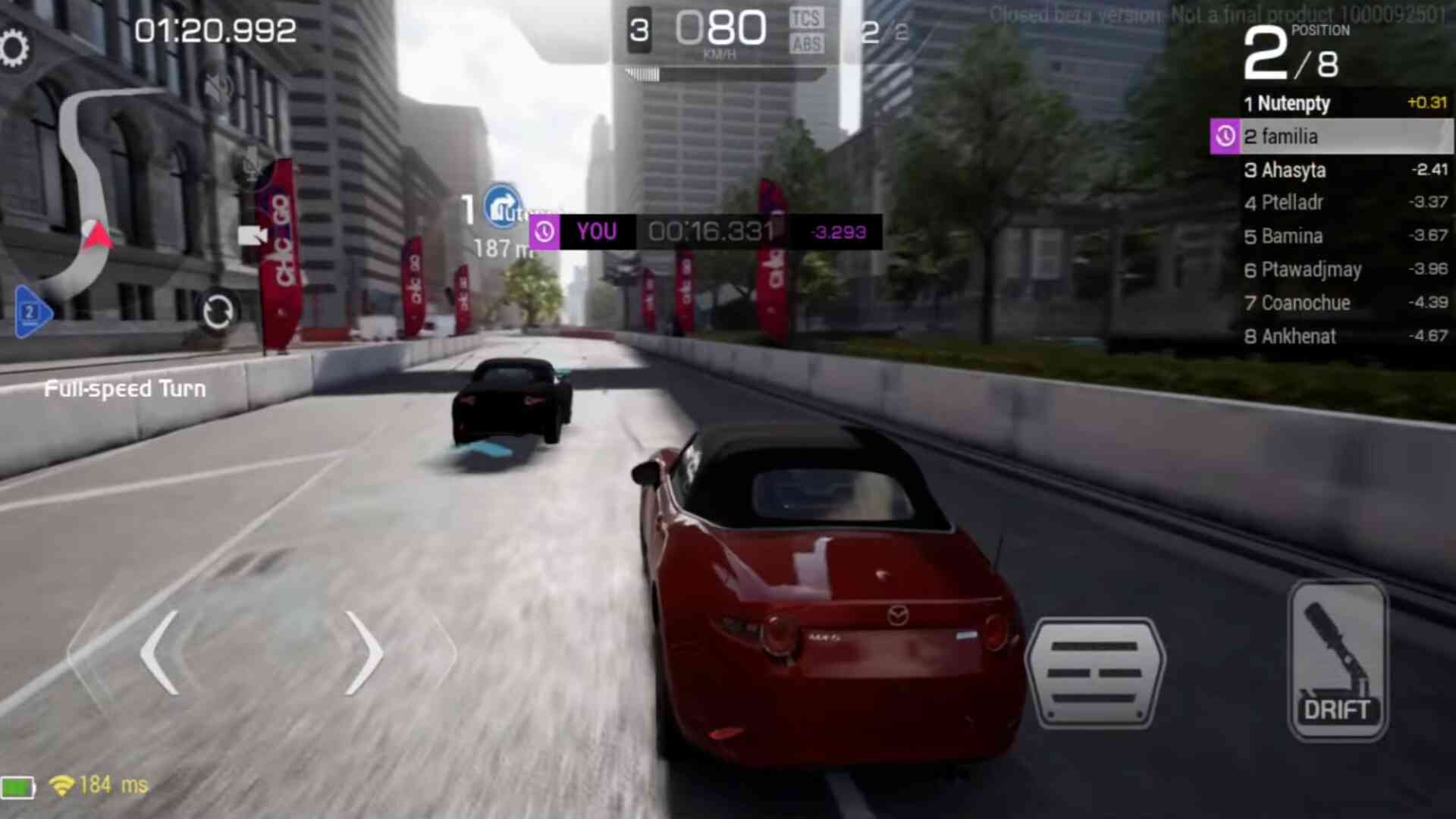Viewport: 1456px width, 819px height.
Task: Select Ankhenat in the position list
Action: (1298, 336)
